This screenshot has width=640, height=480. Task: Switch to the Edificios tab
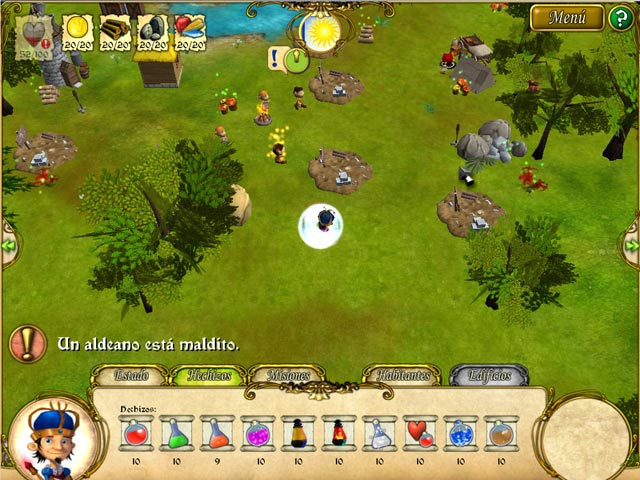click(487, 376)
